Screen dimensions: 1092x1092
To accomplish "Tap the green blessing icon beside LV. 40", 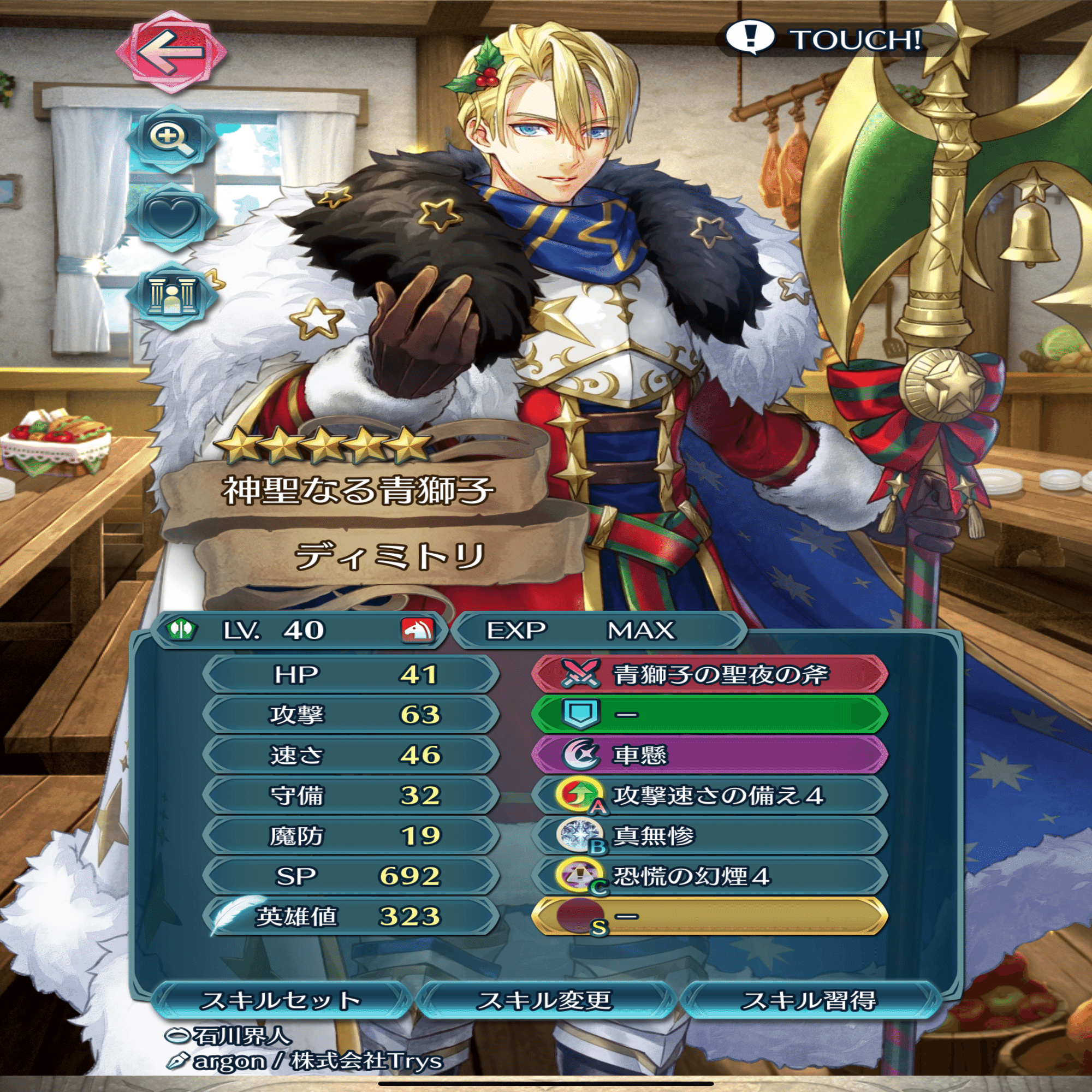I will 181,630.
